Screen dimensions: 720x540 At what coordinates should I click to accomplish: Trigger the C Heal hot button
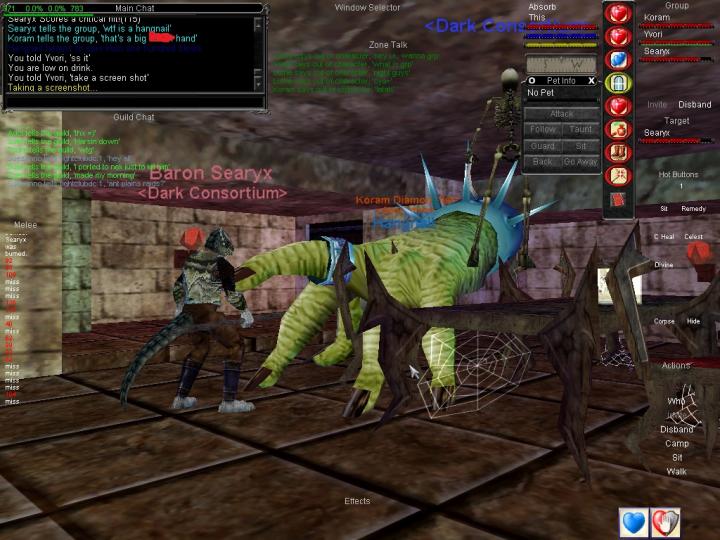(663, 237)
